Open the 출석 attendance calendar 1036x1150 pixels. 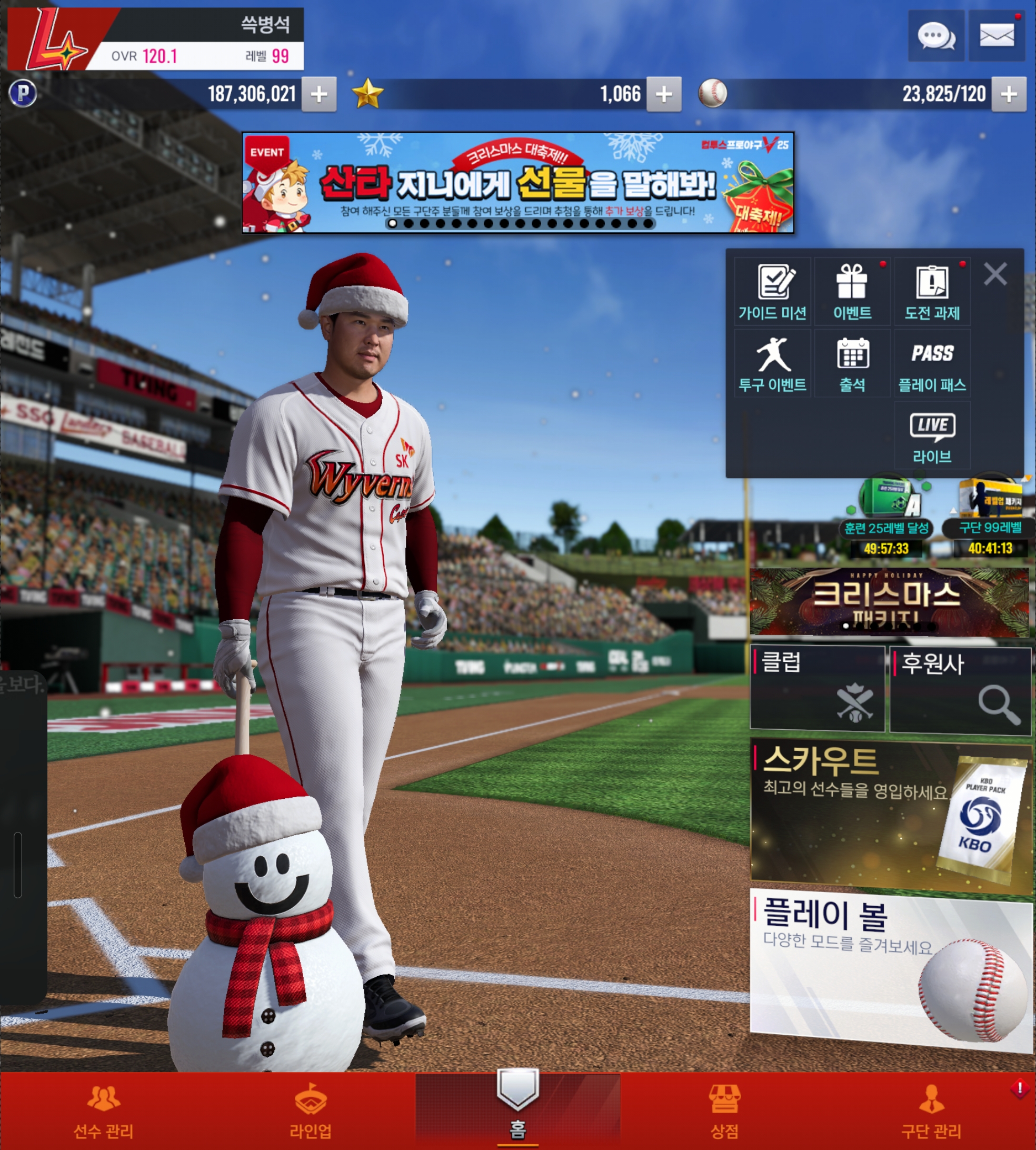tap(852, 364)
